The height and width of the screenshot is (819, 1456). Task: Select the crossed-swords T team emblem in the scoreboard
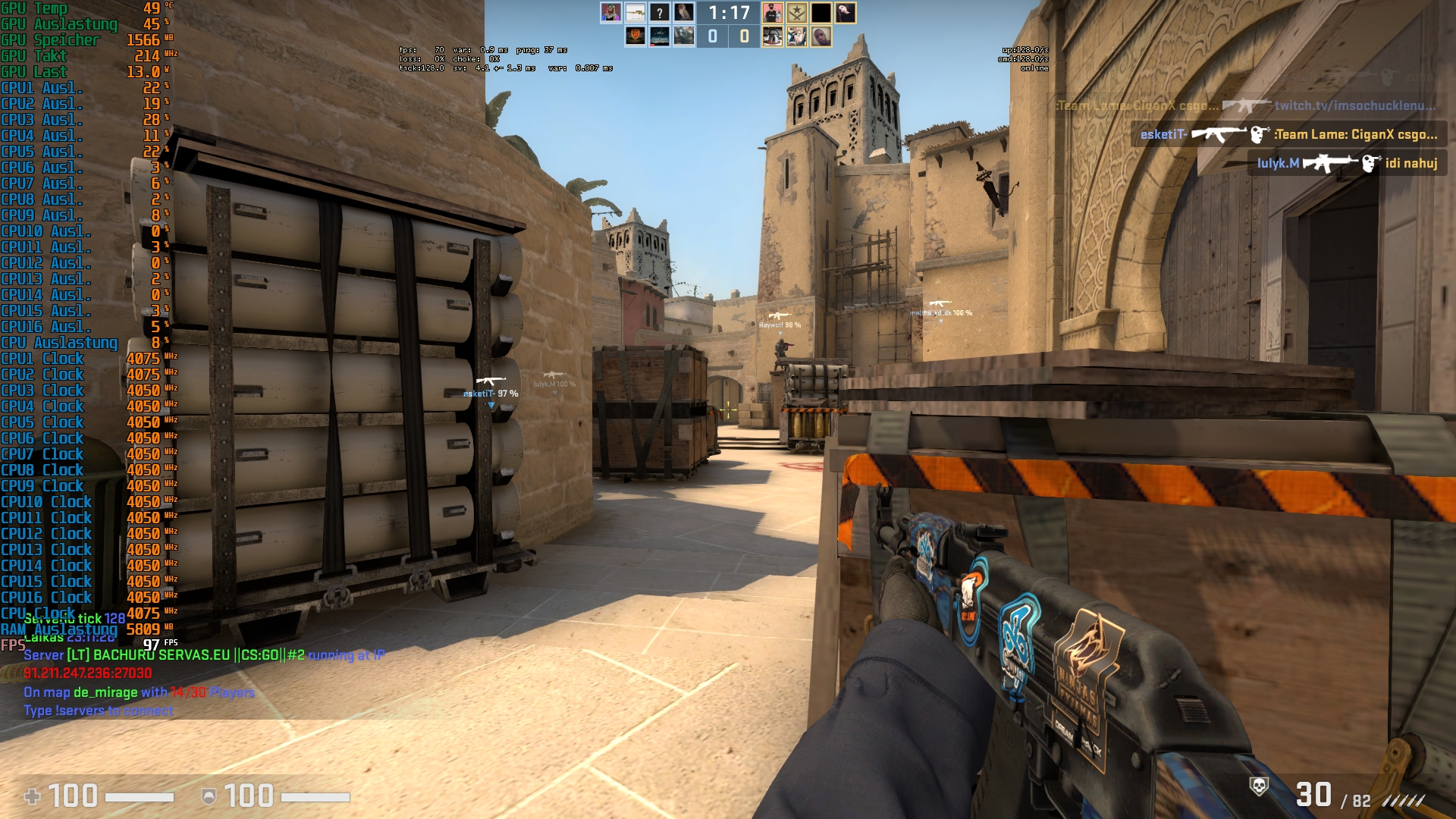tap(797, 13)
